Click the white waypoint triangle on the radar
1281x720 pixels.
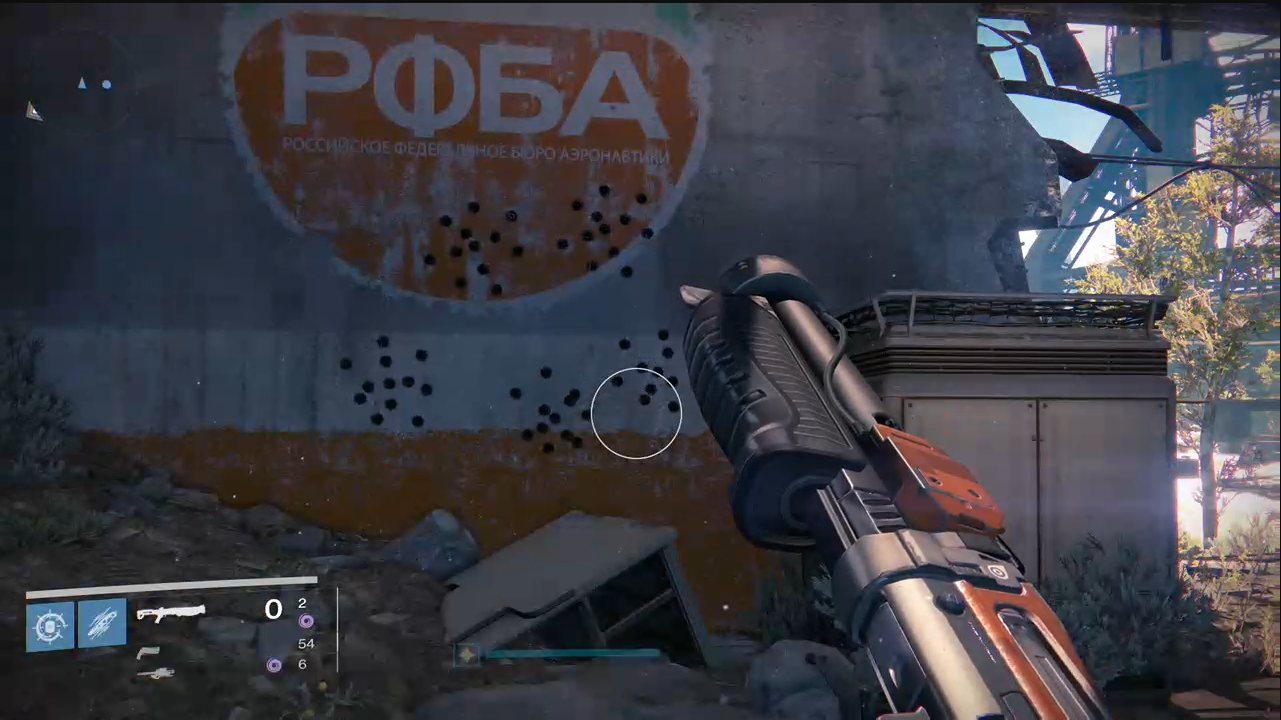(82, 84)
